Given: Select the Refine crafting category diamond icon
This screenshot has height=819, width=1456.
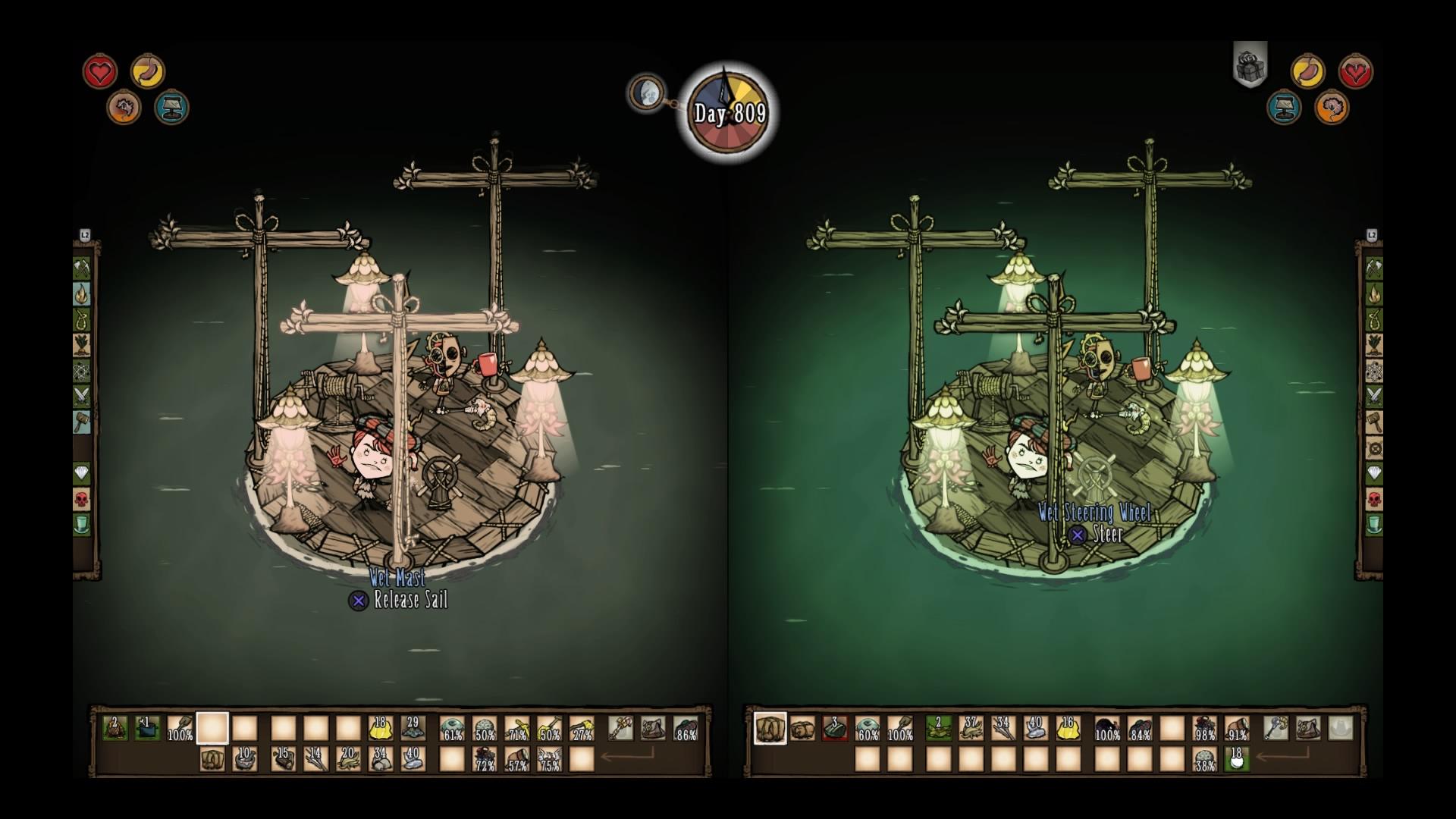Looking at the screenshot, I should click(x=83, y=471).
